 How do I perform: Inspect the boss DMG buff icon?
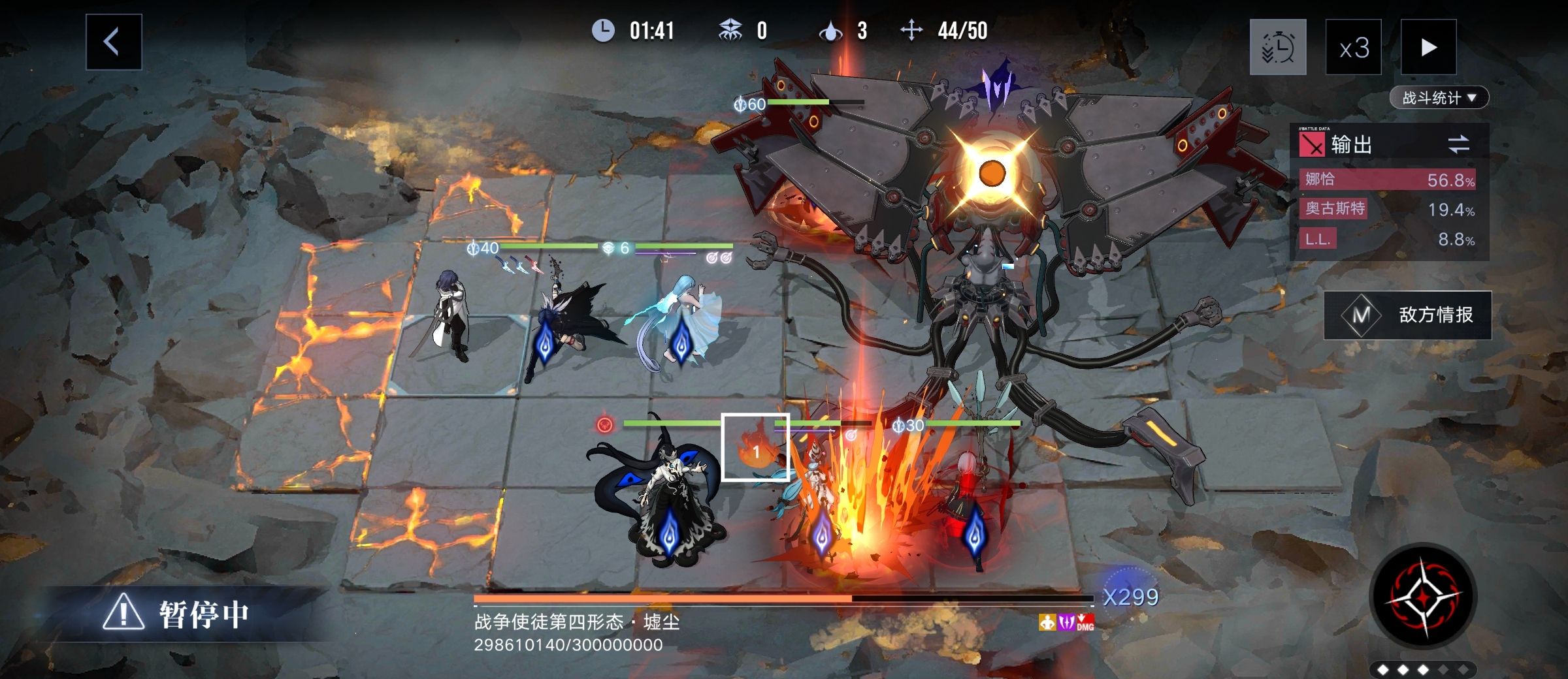[1085, 623]
